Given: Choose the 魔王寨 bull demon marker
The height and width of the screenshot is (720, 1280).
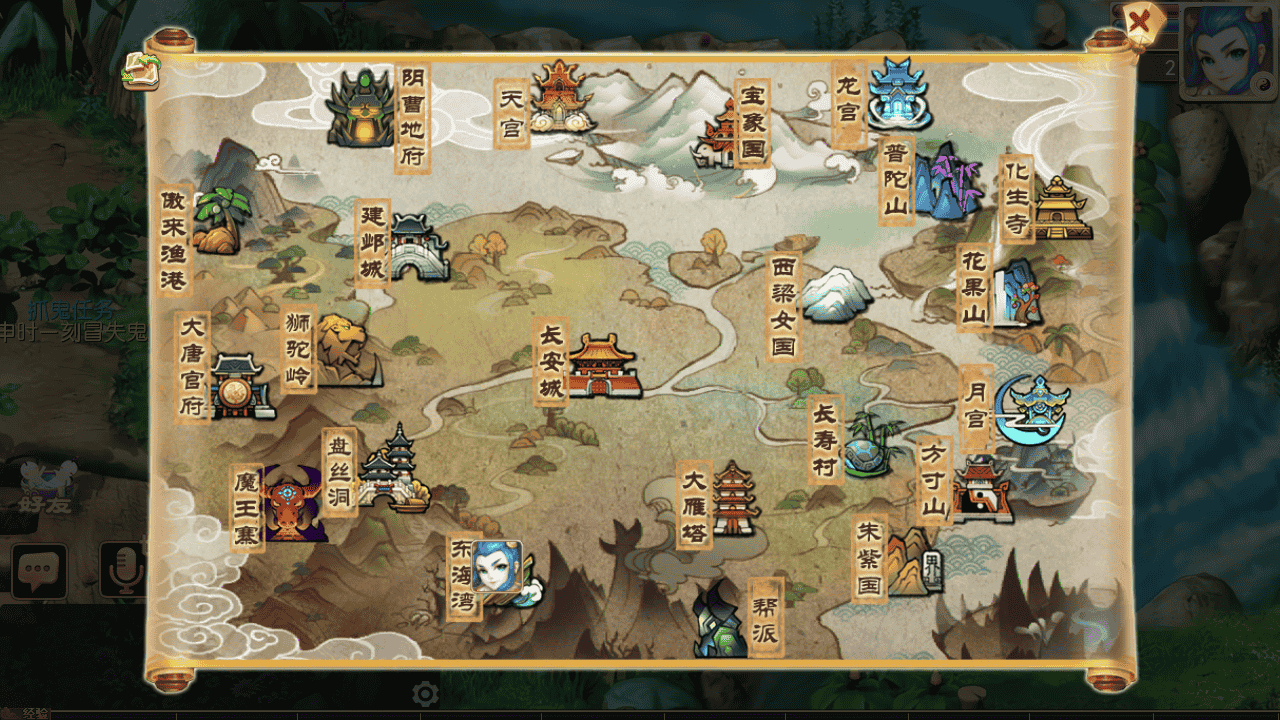Looking at the screenshot, I should coord(293,504).
